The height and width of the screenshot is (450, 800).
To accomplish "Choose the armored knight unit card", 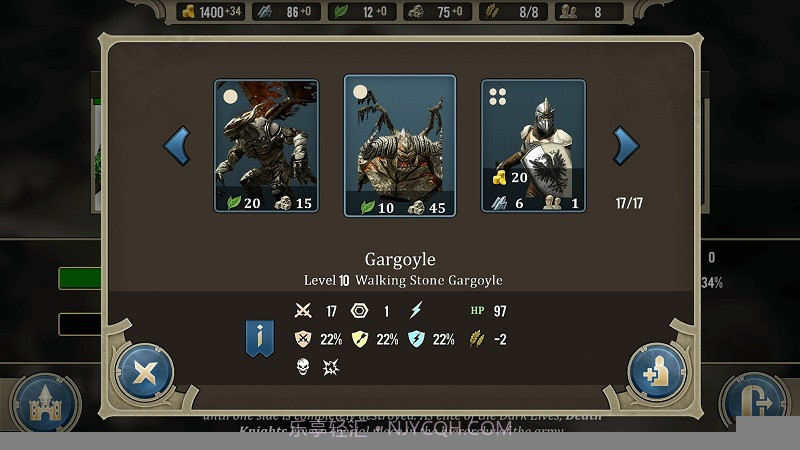I will click(533, 146).
